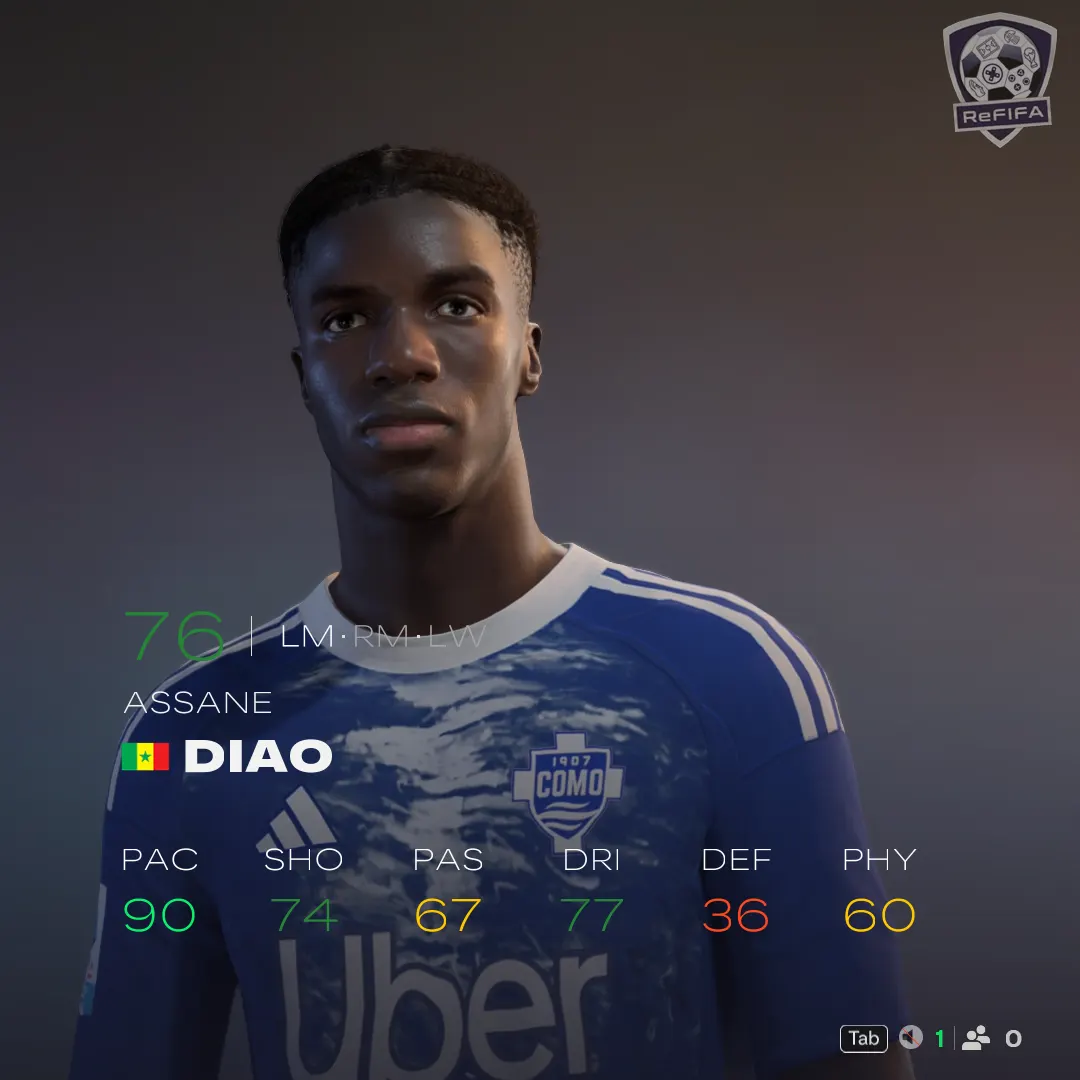Open the players list icon
The width and height of the screenshot is (1080, 1080).
(976, 1038)
